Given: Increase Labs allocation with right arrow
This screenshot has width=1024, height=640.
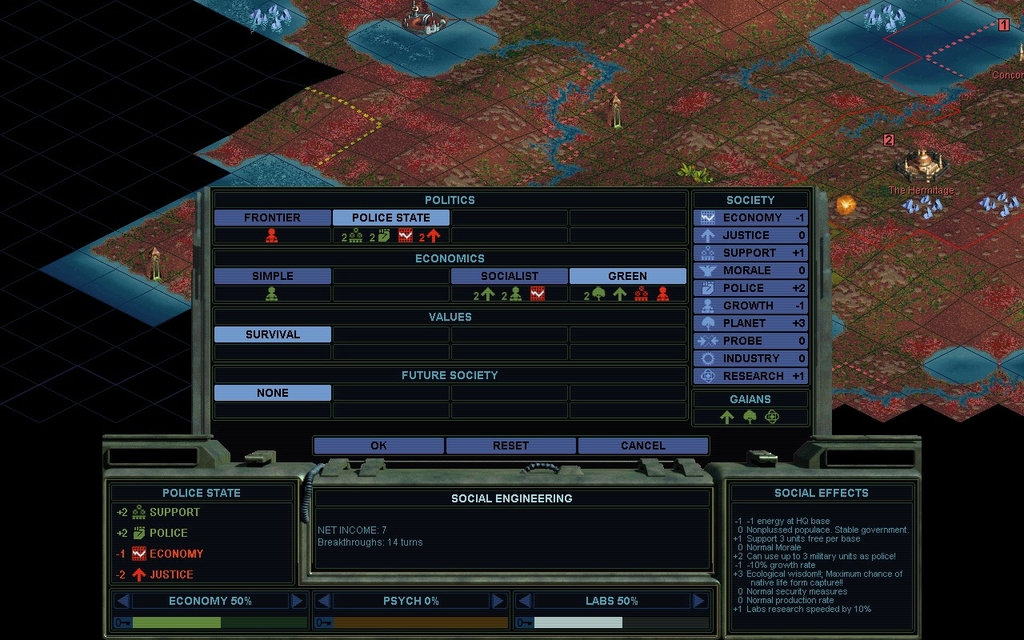Looking at the screenshot, I should [699, 601].
